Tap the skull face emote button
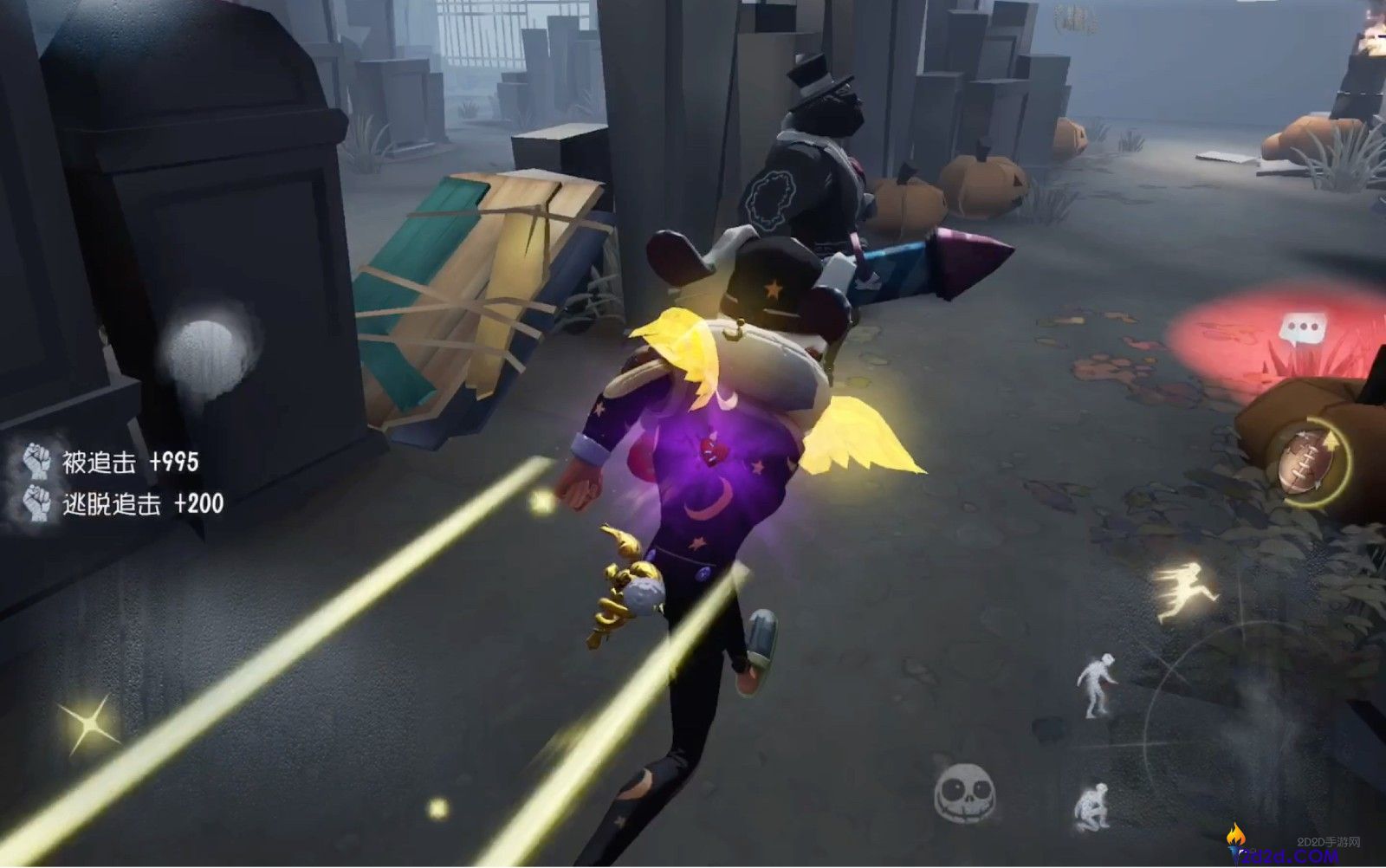 click(965, 791)
